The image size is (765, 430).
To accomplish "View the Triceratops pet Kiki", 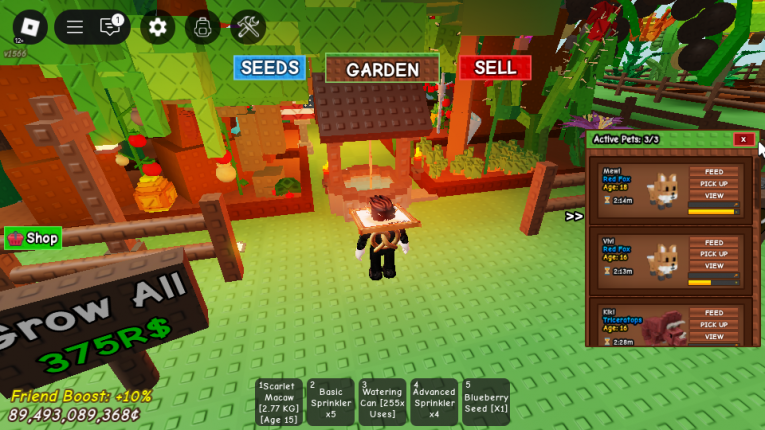I will (713, 336).
